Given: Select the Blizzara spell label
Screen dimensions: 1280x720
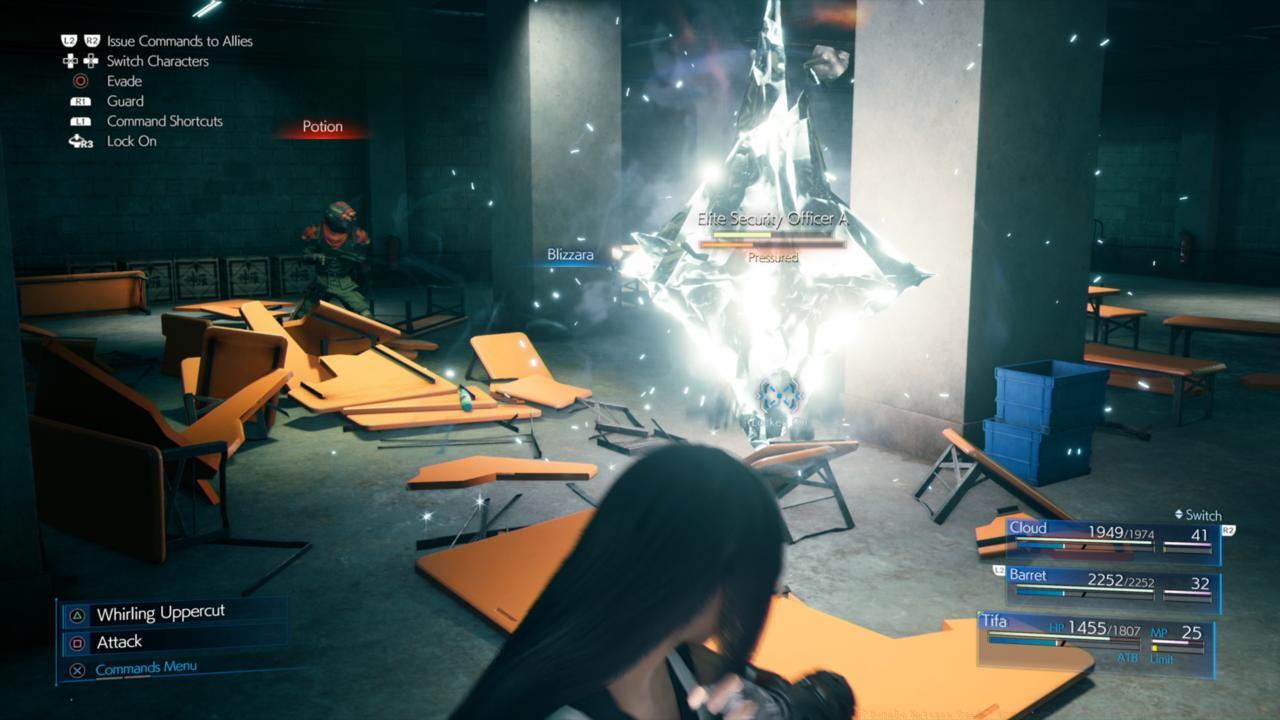Looking at the screenshot, I should pos(570,255).
